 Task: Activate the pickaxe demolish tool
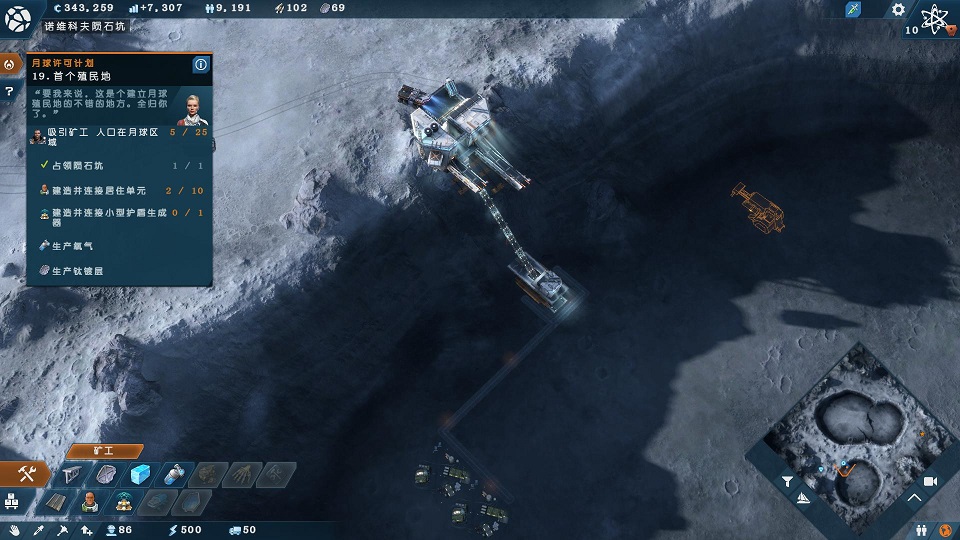pos(62,530)
